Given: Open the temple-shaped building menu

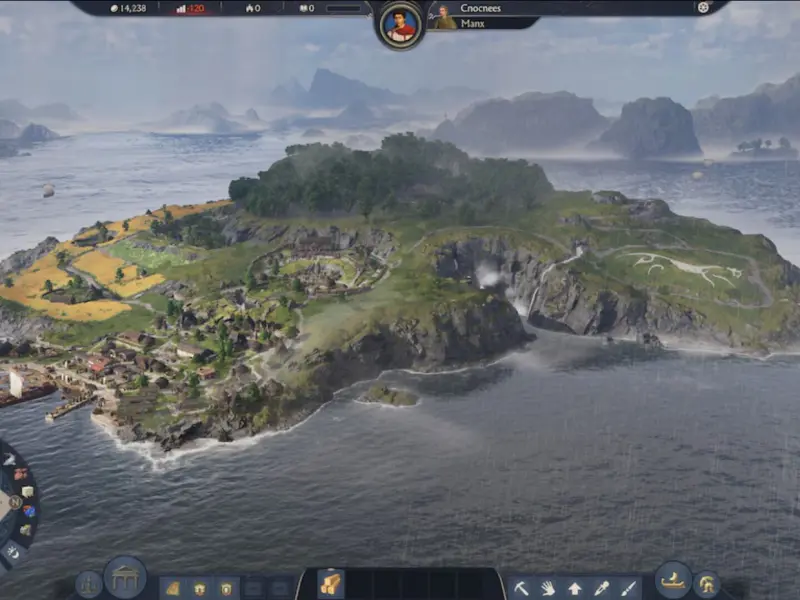Looking at the screenshot, I should click(125, 578).
